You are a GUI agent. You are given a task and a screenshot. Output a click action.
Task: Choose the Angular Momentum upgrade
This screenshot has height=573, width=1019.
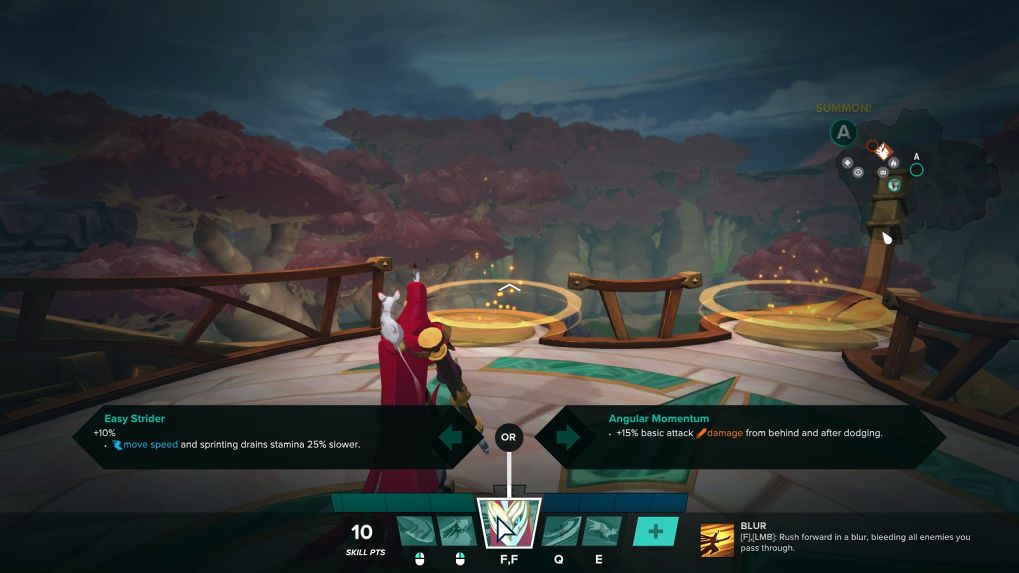click(760, 437)
